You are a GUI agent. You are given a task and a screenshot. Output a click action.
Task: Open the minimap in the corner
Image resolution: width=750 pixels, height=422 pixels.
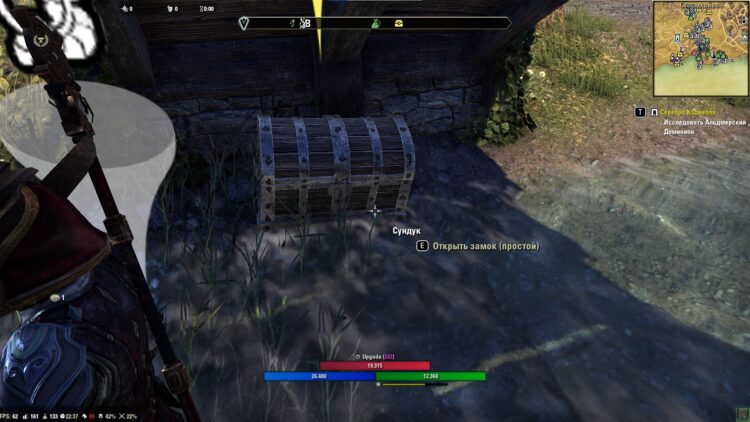pos(700,48)
